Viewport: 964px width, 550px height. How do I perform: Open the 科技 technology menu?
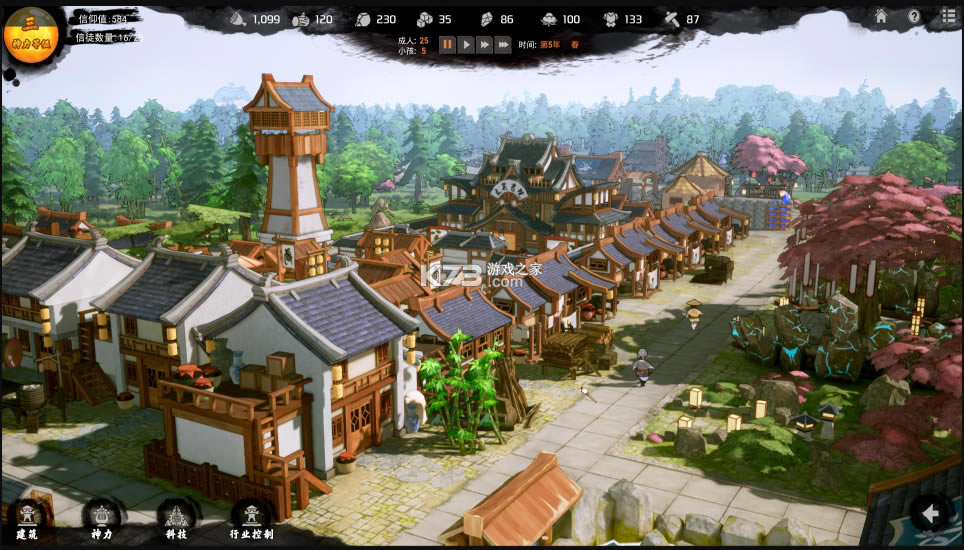point(176,518)
